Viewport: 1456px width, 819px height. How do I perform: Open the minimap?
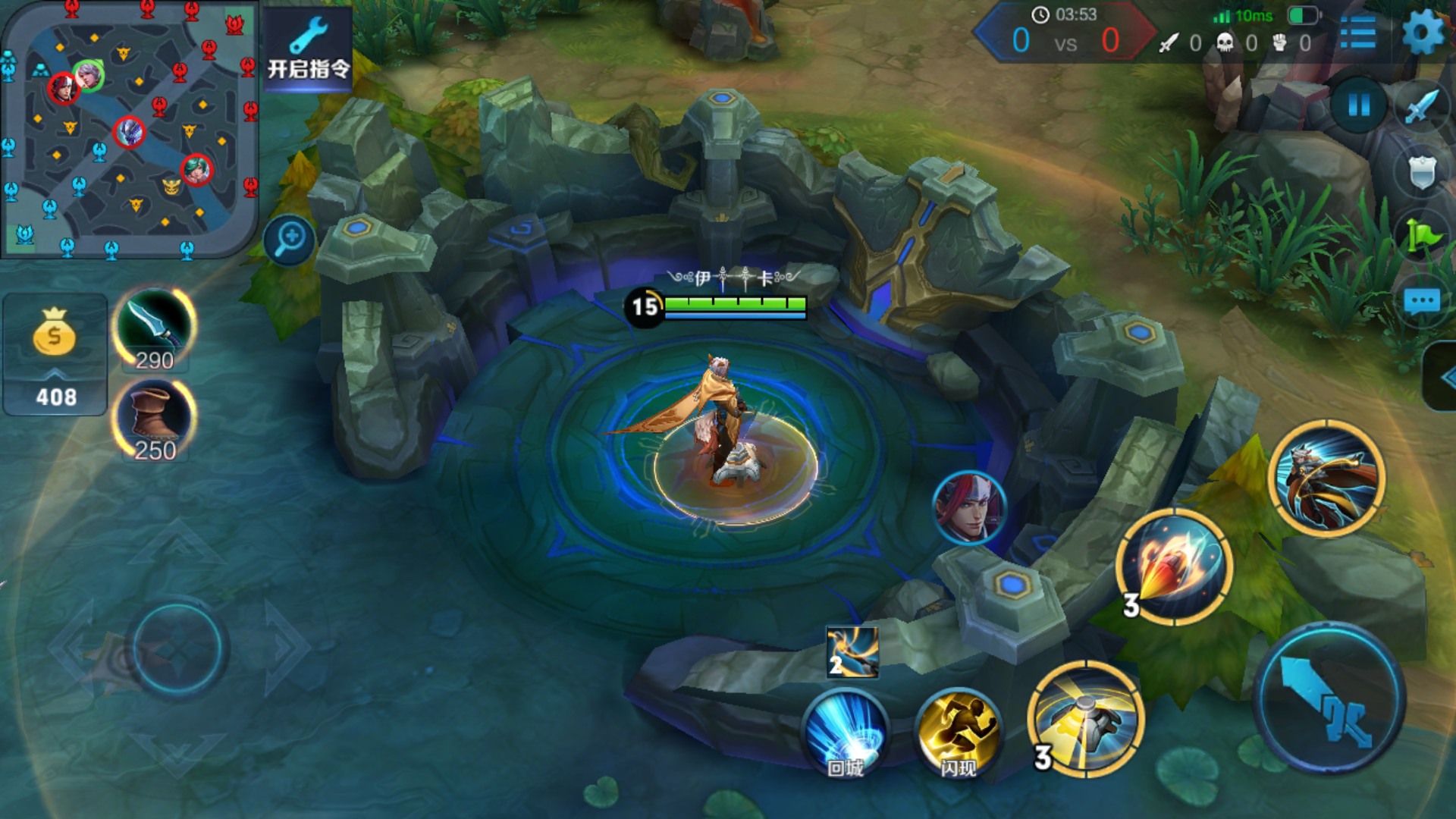tap(129, 129)
